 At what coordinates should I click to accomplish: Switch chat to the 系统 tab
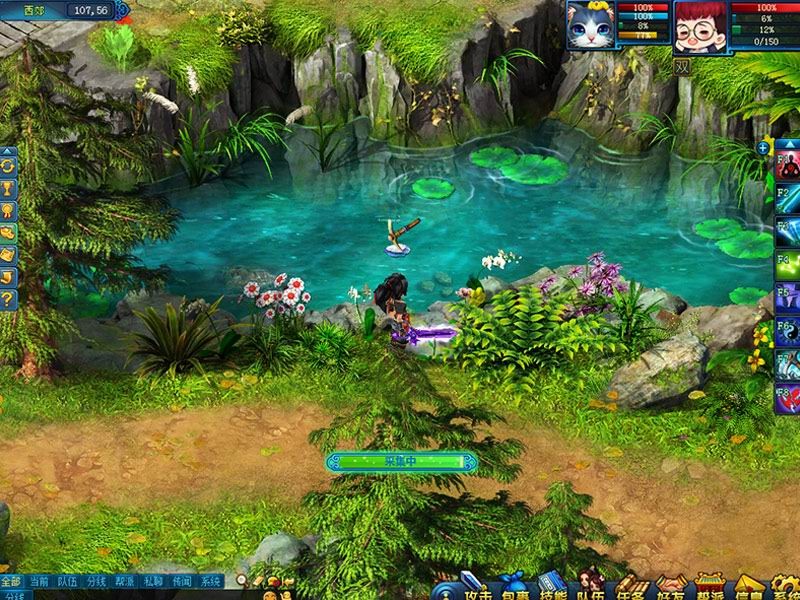coord(210,581)
